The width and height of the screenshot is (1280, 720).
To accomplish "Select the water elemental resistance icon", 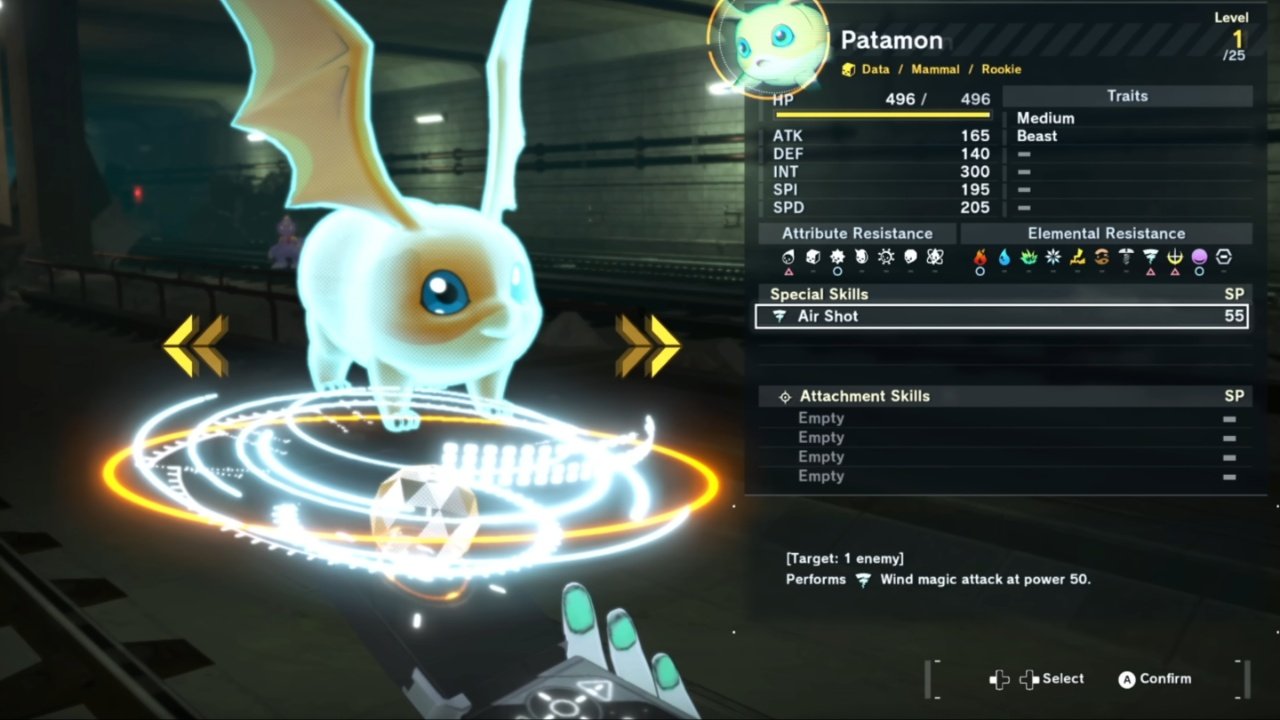I will 1005,258.
